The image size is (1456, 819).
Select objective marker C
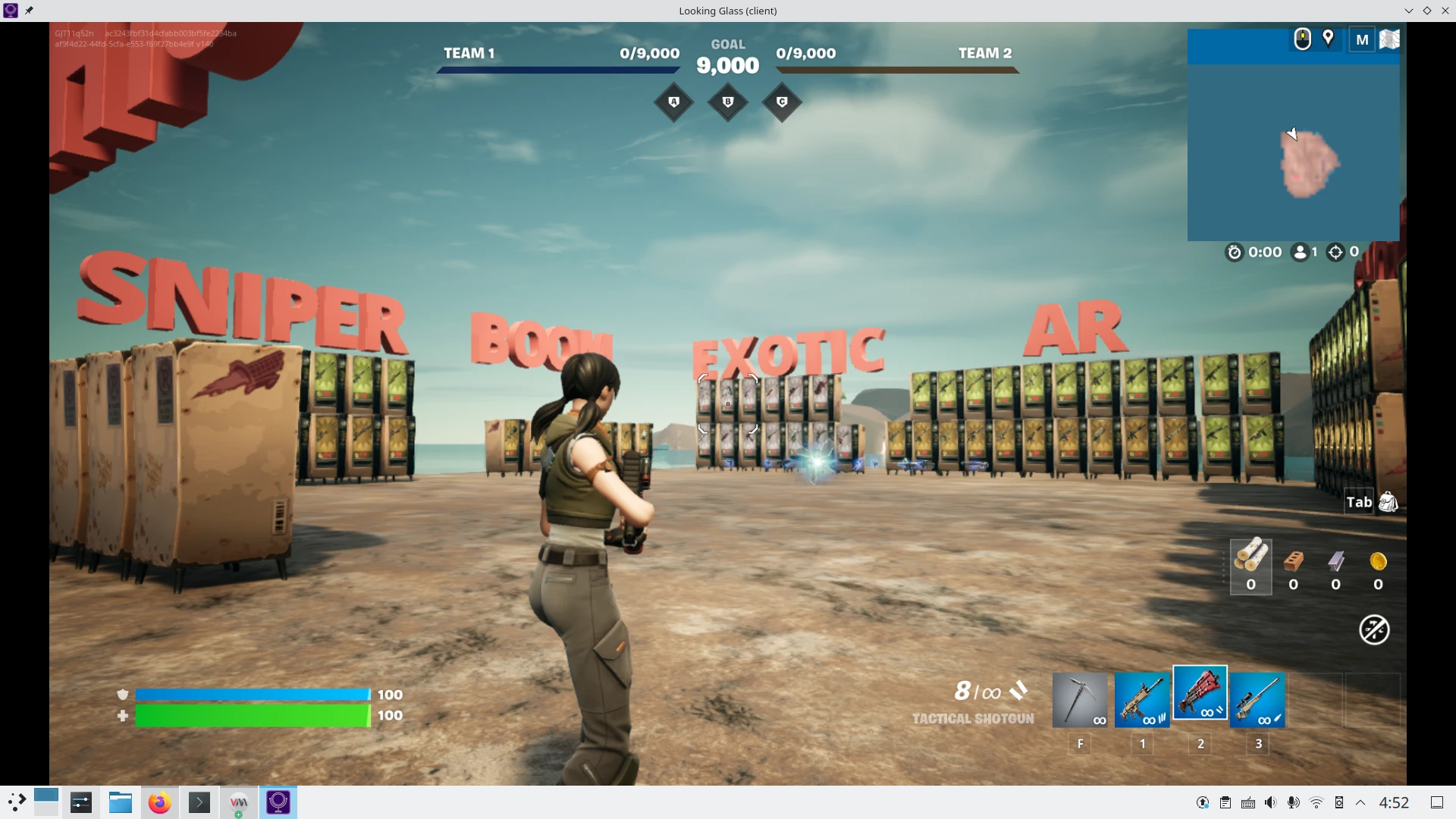pyautogui.click(x=782, y=102)
